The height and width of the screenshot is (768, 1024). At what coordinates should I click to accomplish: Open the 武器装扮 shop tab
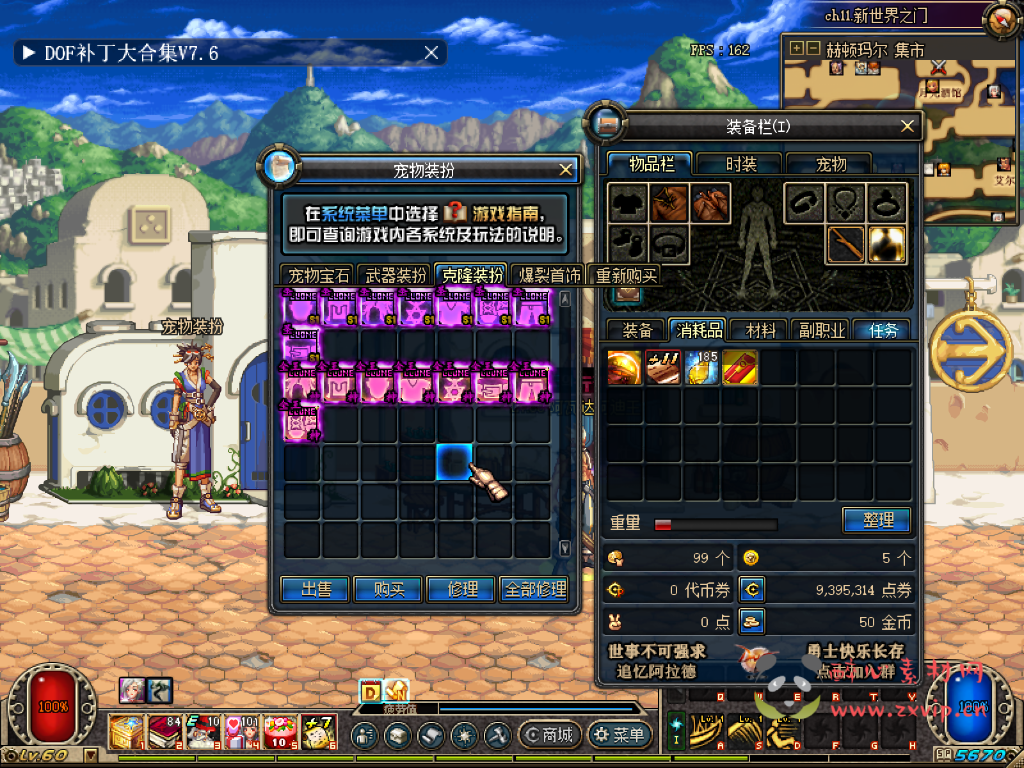pyautogui.click(x=395, y=275)
